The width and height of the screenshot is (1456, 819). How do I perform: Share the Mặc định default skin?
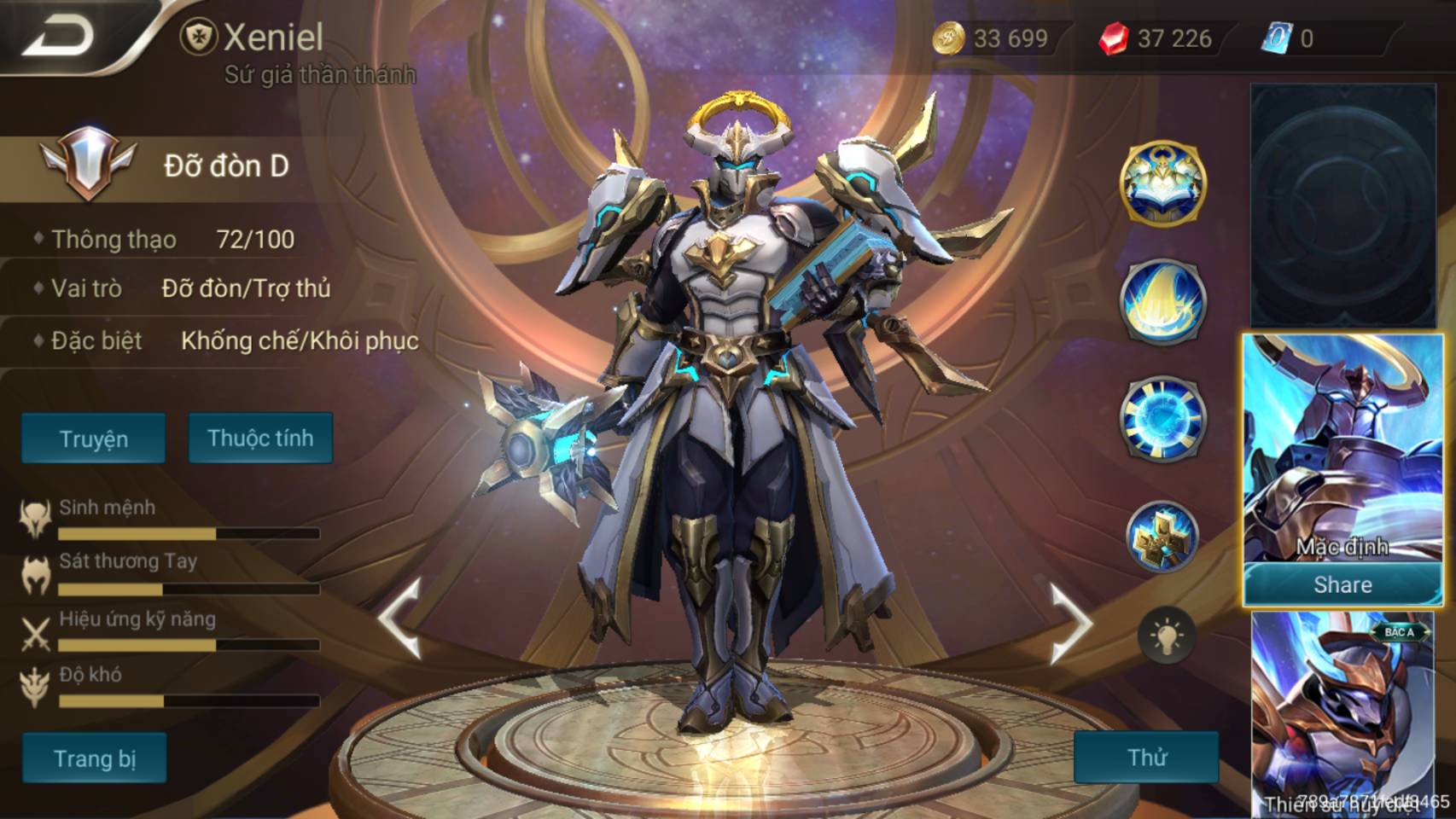click(x=1342, y=585)
